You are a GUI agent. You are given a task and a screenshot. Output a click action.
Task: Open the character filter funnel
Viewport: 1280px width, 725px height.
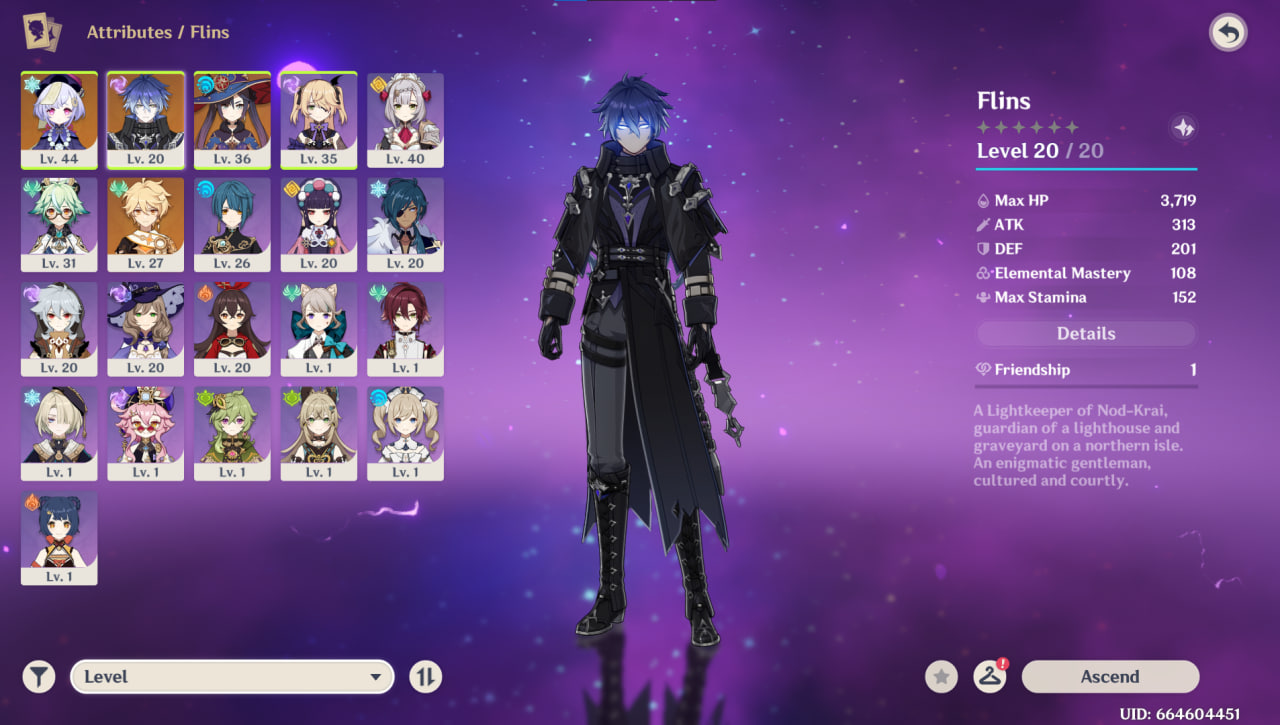click(x=39, y=677)
